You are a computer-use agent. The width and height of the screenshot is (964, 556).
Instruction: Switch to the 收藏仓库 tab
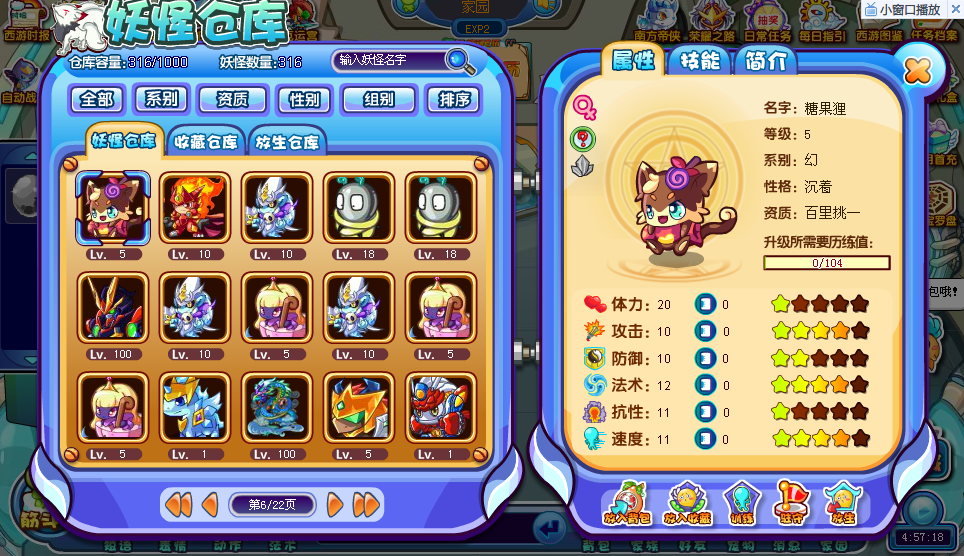(x=206, y=141)
